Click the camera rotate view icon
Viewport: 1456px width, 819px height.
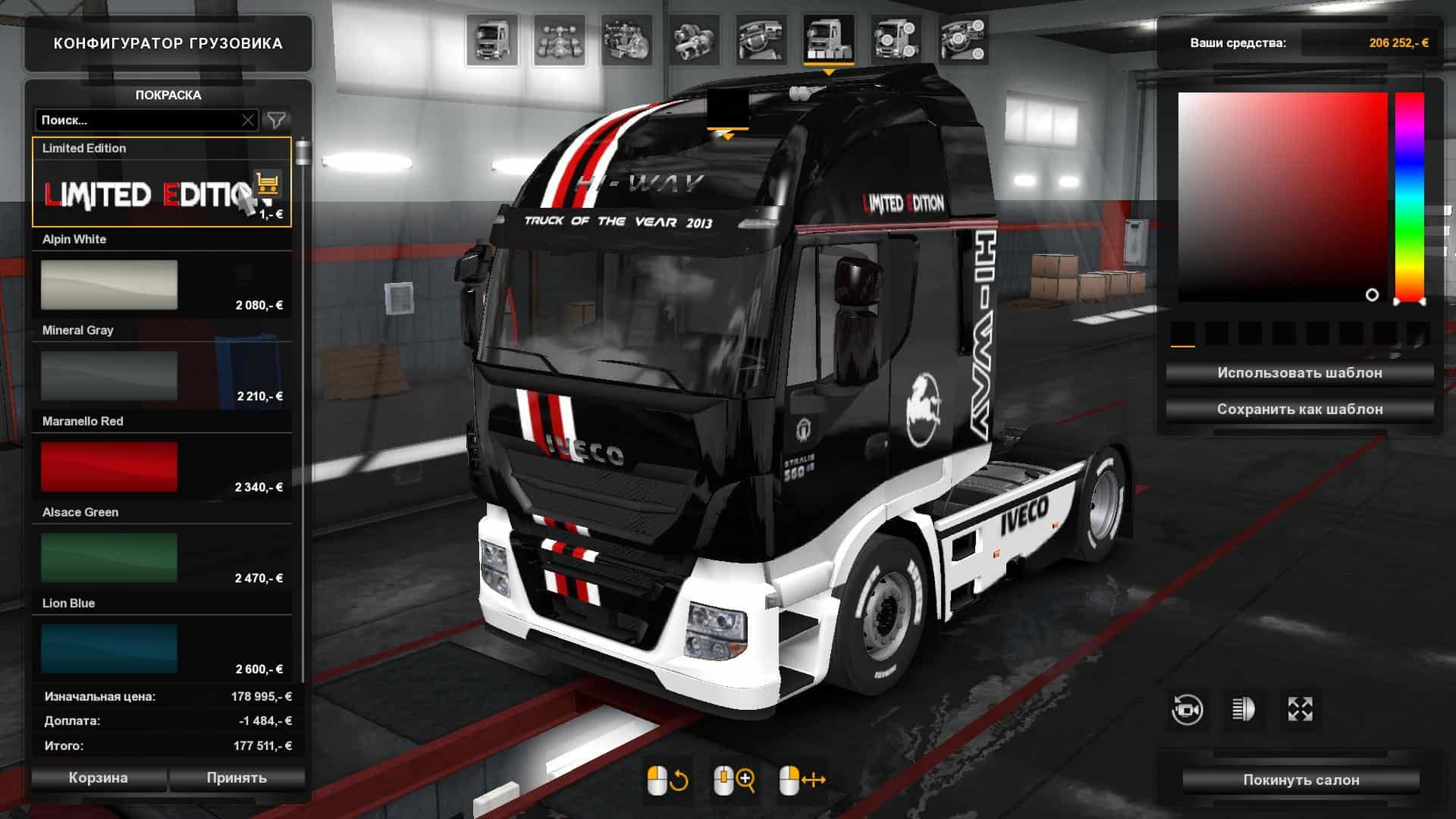point(1187,710)
